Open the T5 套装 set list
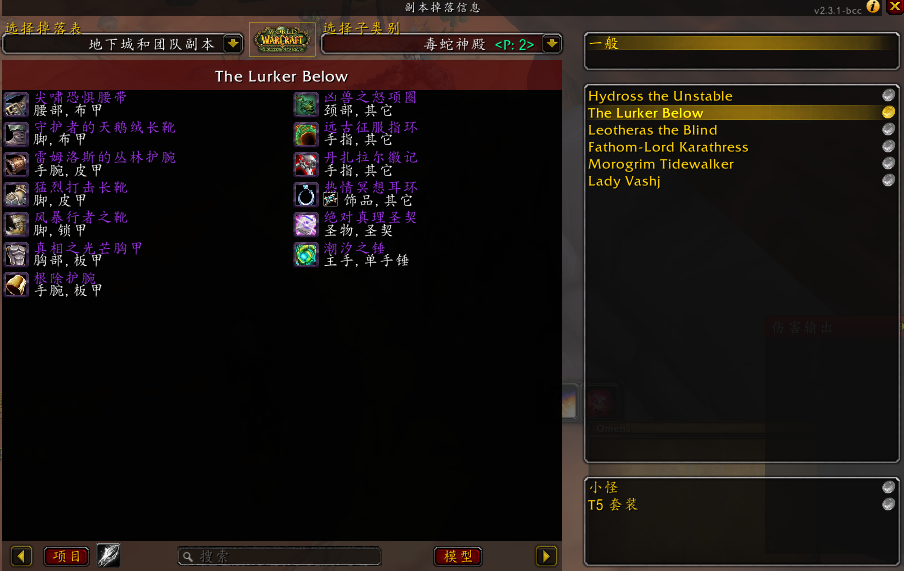The image size is (904, 571). 613,505
